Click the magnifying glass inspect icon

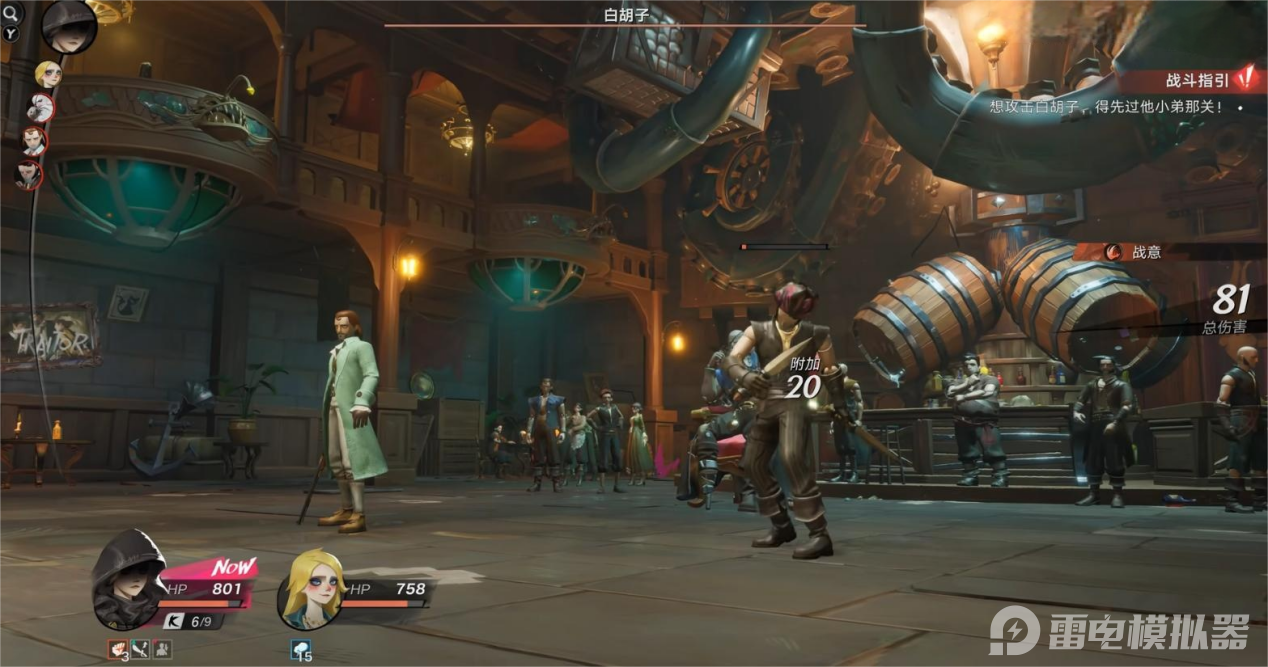[x=12, y=12]
